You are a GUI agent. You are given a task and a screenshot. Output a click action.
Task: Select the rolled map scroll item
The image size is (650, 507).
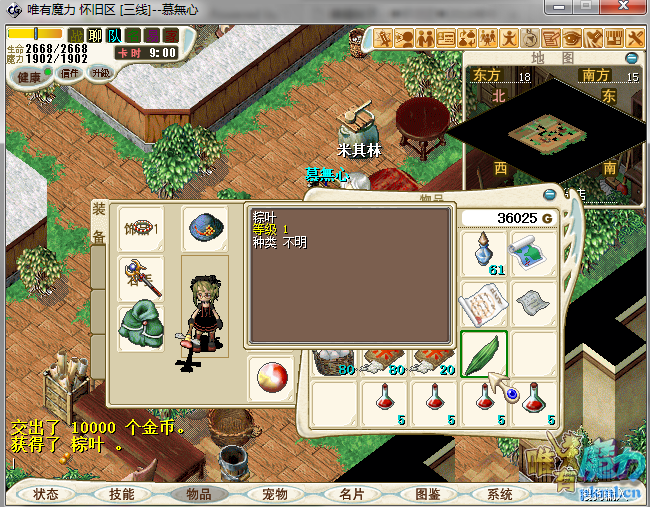[533, 253]
